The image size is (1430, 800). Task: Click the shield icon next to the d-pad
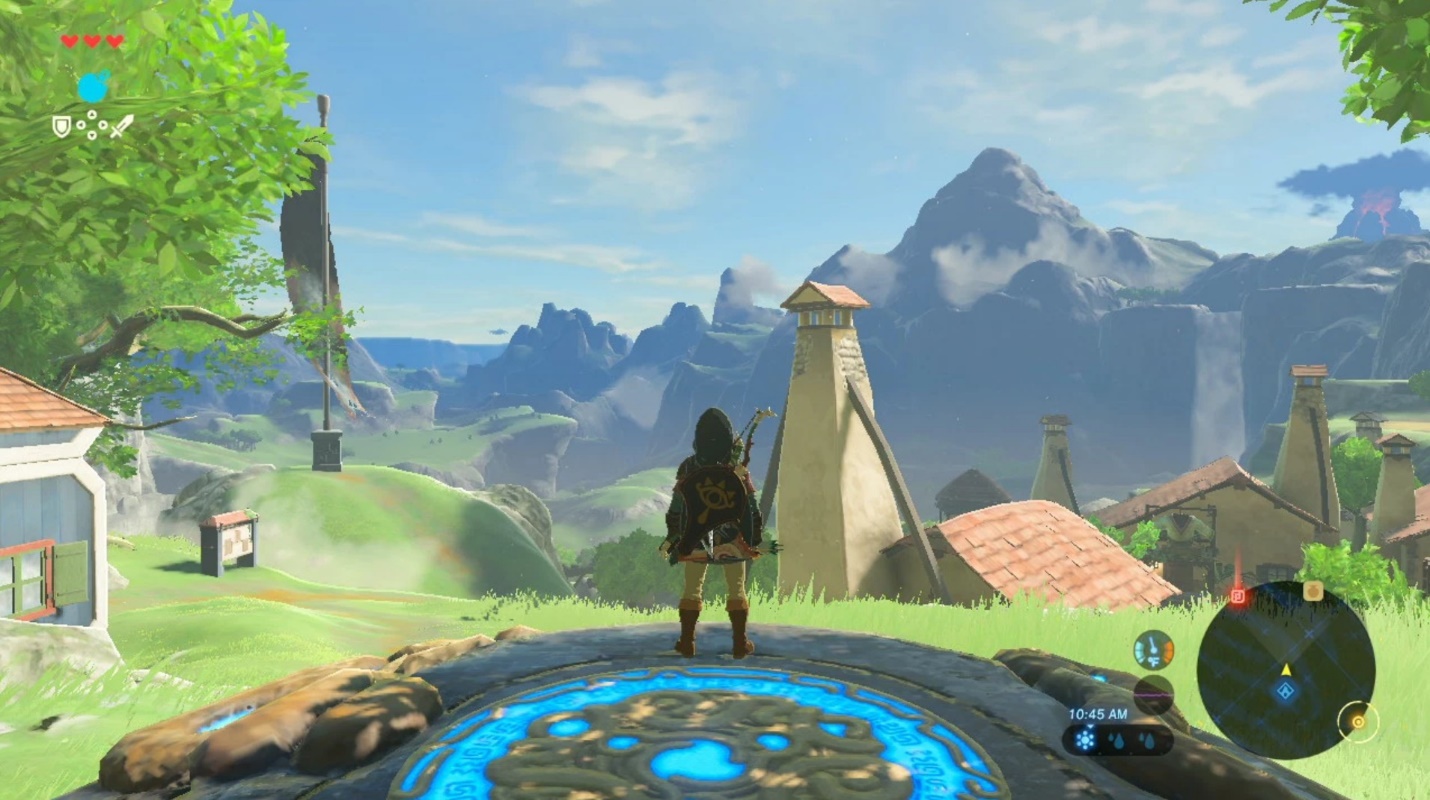tap(61, 125)
